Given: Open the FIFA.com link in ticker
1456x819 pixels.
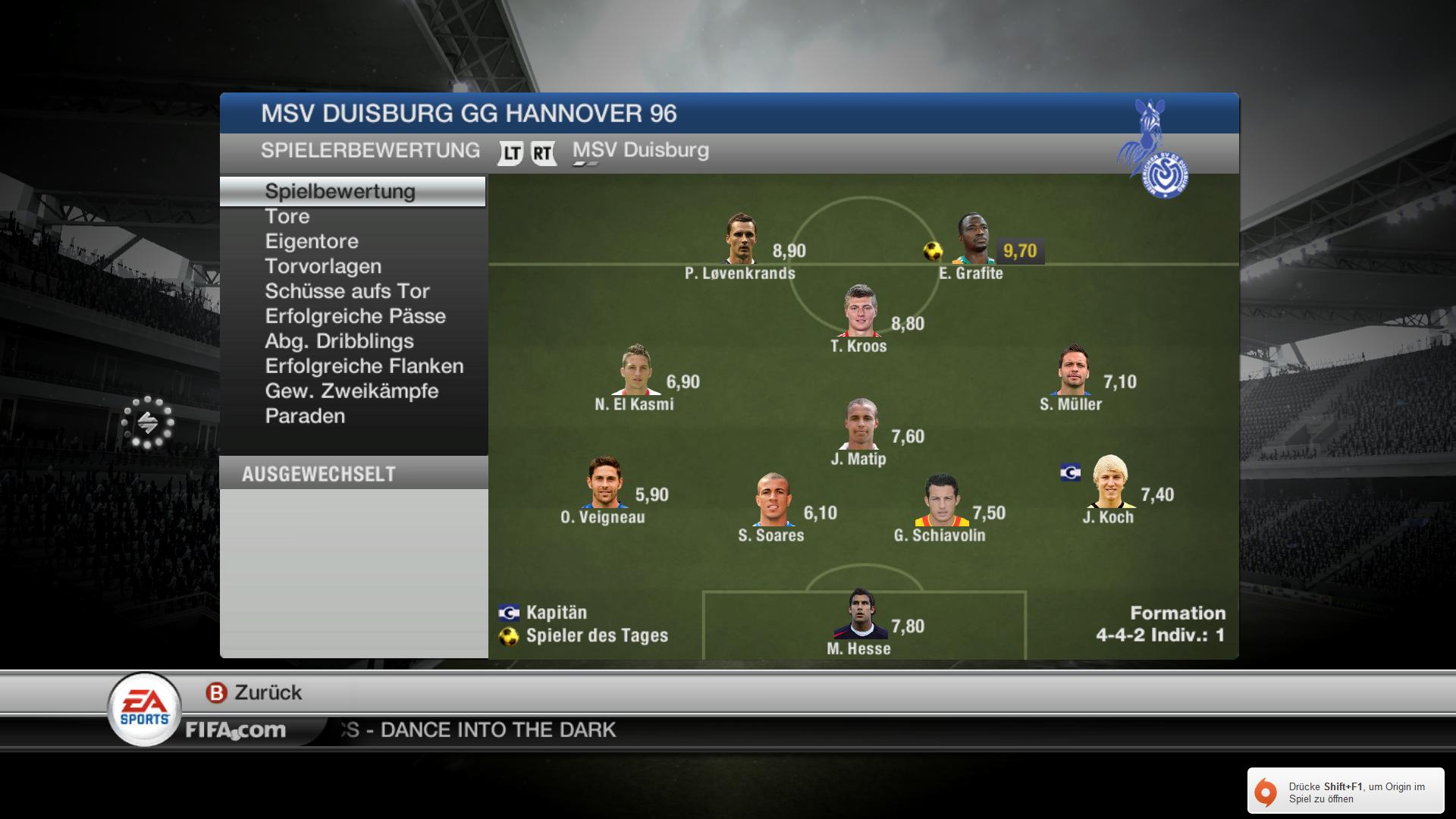Looking at the screenshot, I should coord(236,730).
